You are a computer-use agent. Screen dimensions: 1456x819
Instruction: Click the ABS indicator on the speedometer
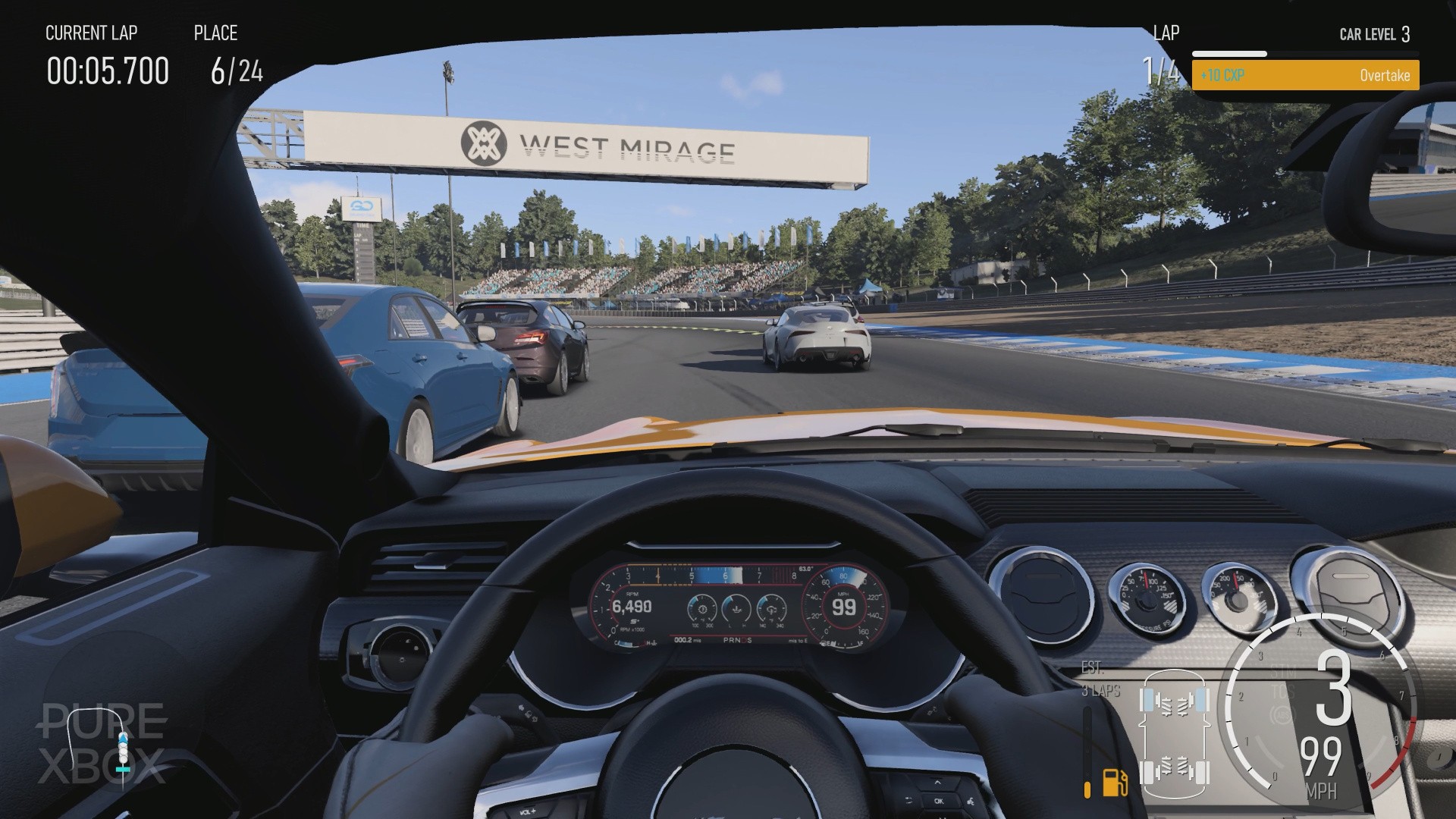click(1283, 715)
